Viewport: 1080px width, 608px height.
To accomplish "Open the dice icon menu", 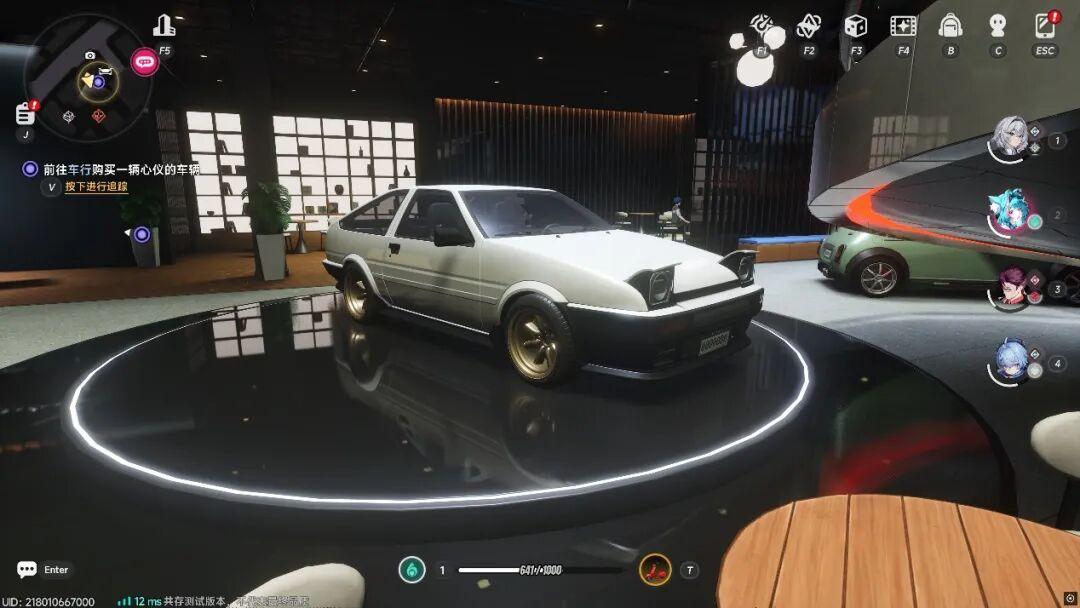I will (x=856, y=26).
